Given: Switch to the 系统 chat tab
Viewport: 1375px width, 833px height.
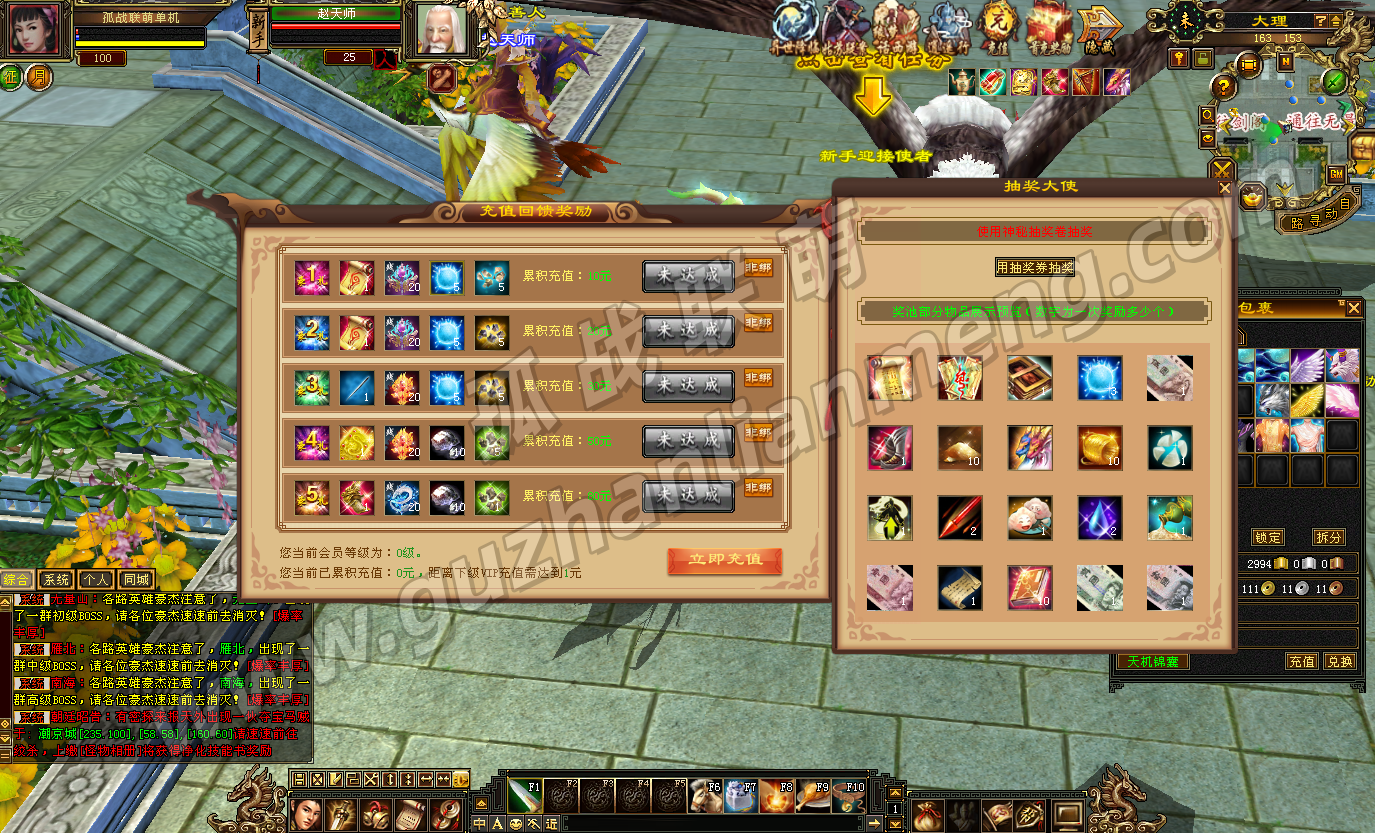Looking at the screenshot, I should tap(55, 579).
